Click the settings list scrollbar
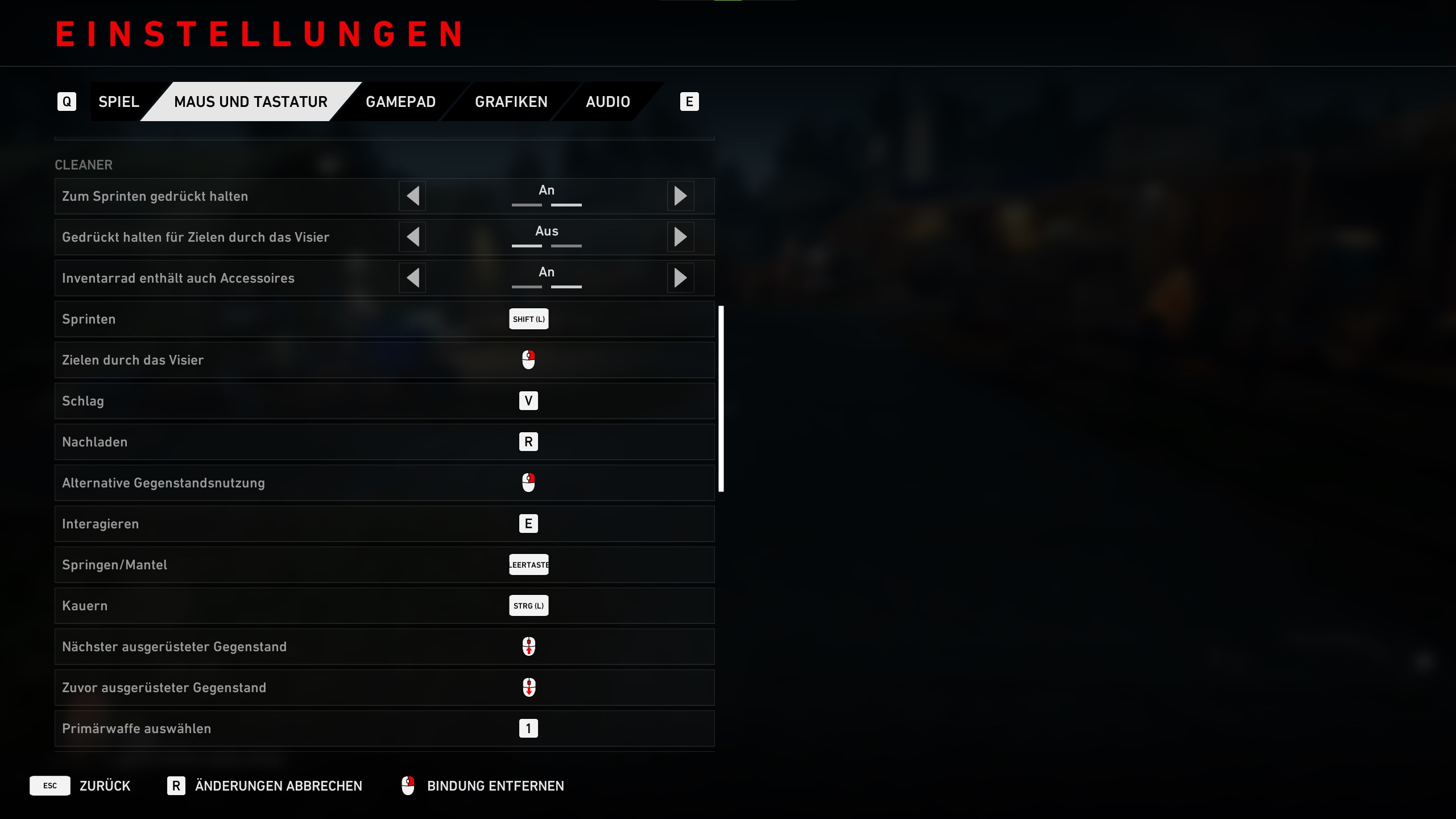 [x=721, y=398]
